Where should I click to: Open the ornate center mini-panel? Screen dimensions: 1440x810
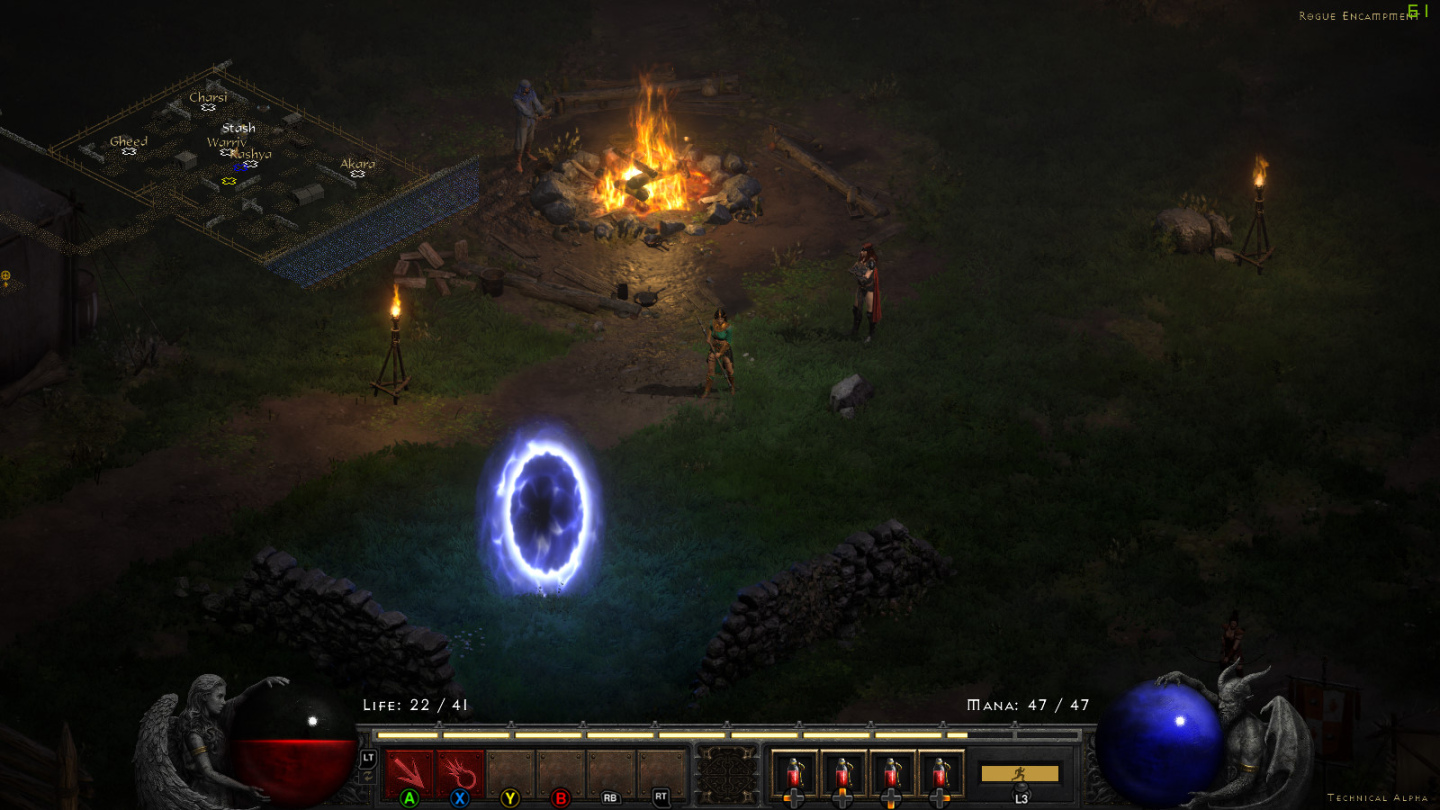(726, 774)
